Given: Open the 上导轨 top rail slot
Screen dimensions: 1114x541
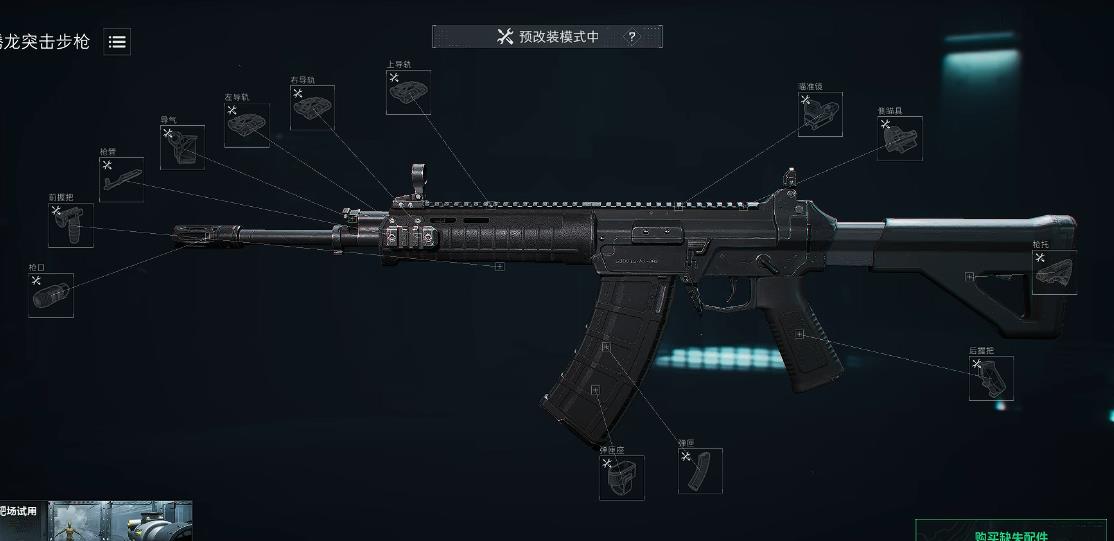Looking at the screenshot, I should (x=408, y=92).
